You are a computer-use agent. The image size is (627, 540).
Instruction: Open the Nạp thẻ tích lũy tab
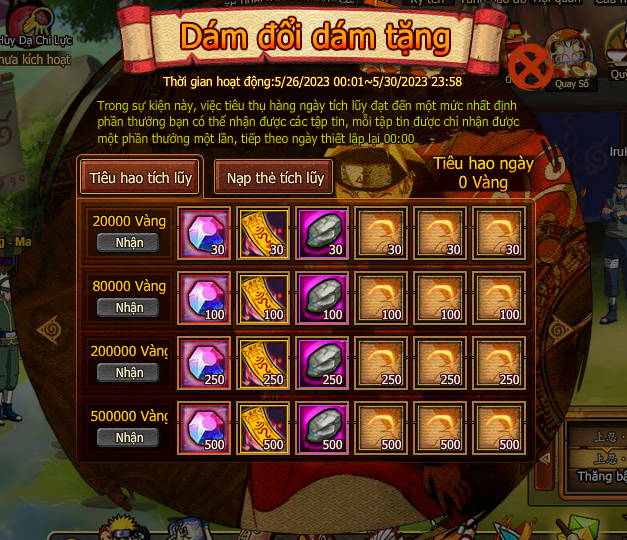click(x=275, y=178)
